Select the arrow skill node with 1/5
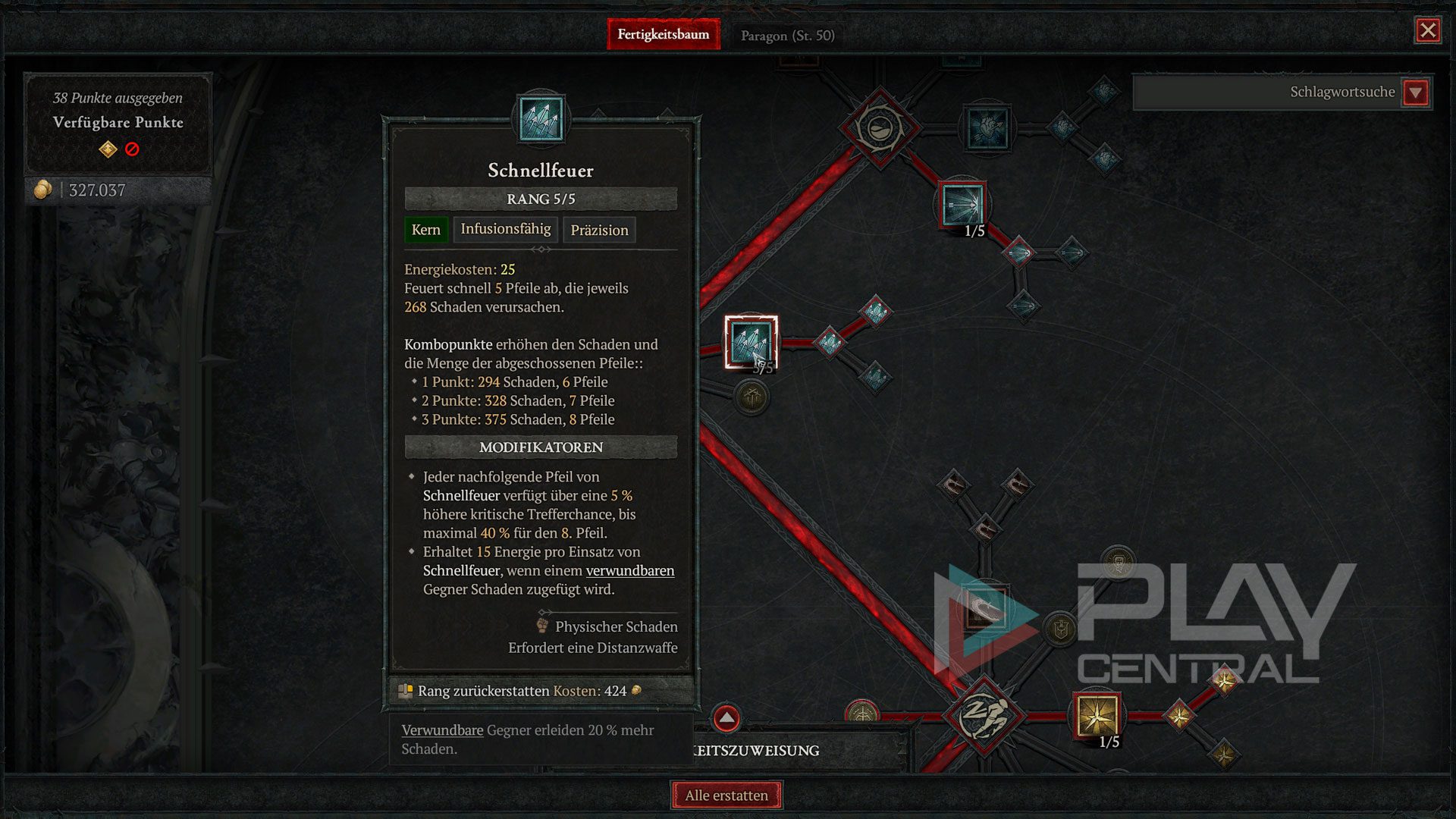 pyautogui.click(x=963, y=205)
